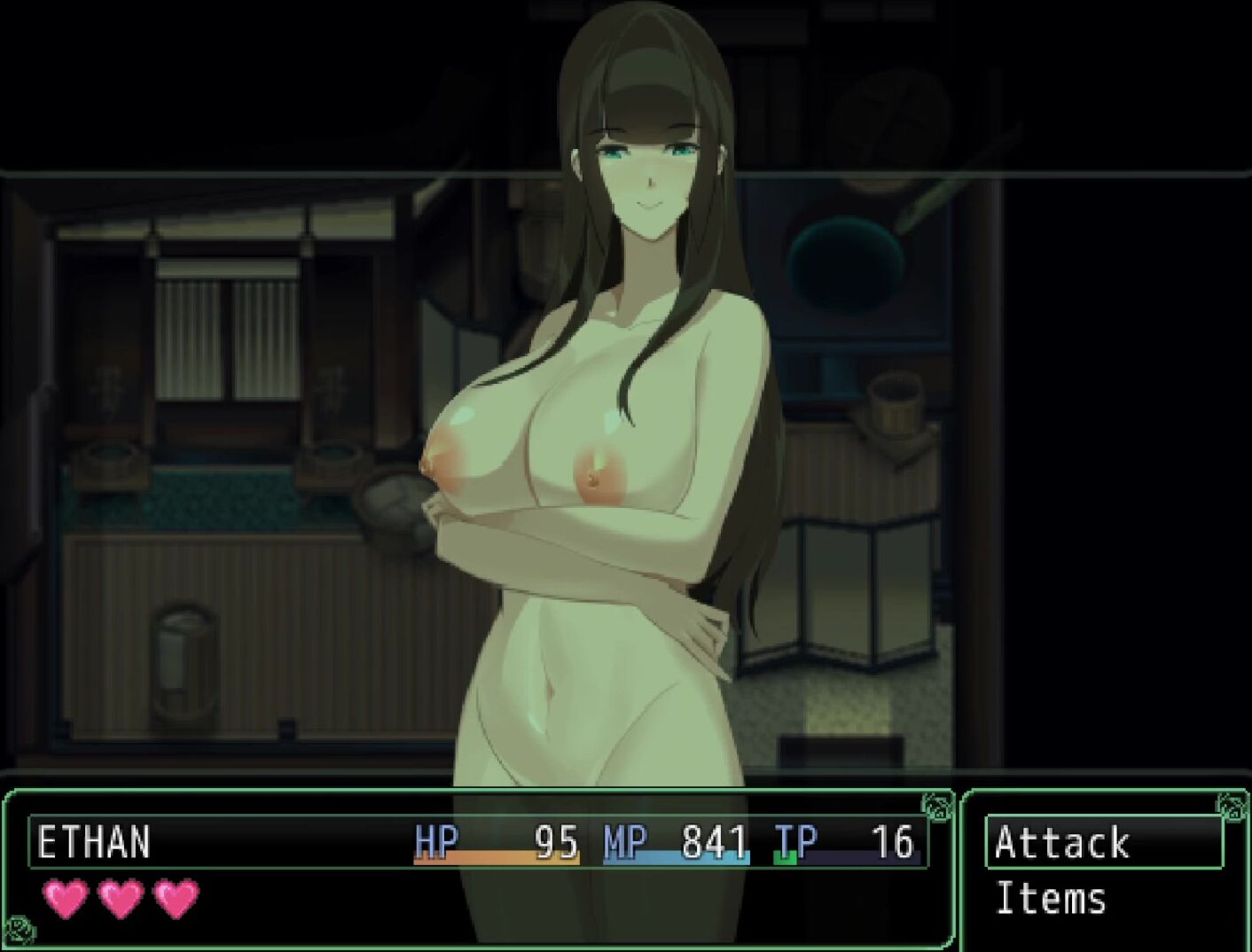Select the Attack command
The image size is (1252, 952).
pyautogui.click(x=1103, y=842)
